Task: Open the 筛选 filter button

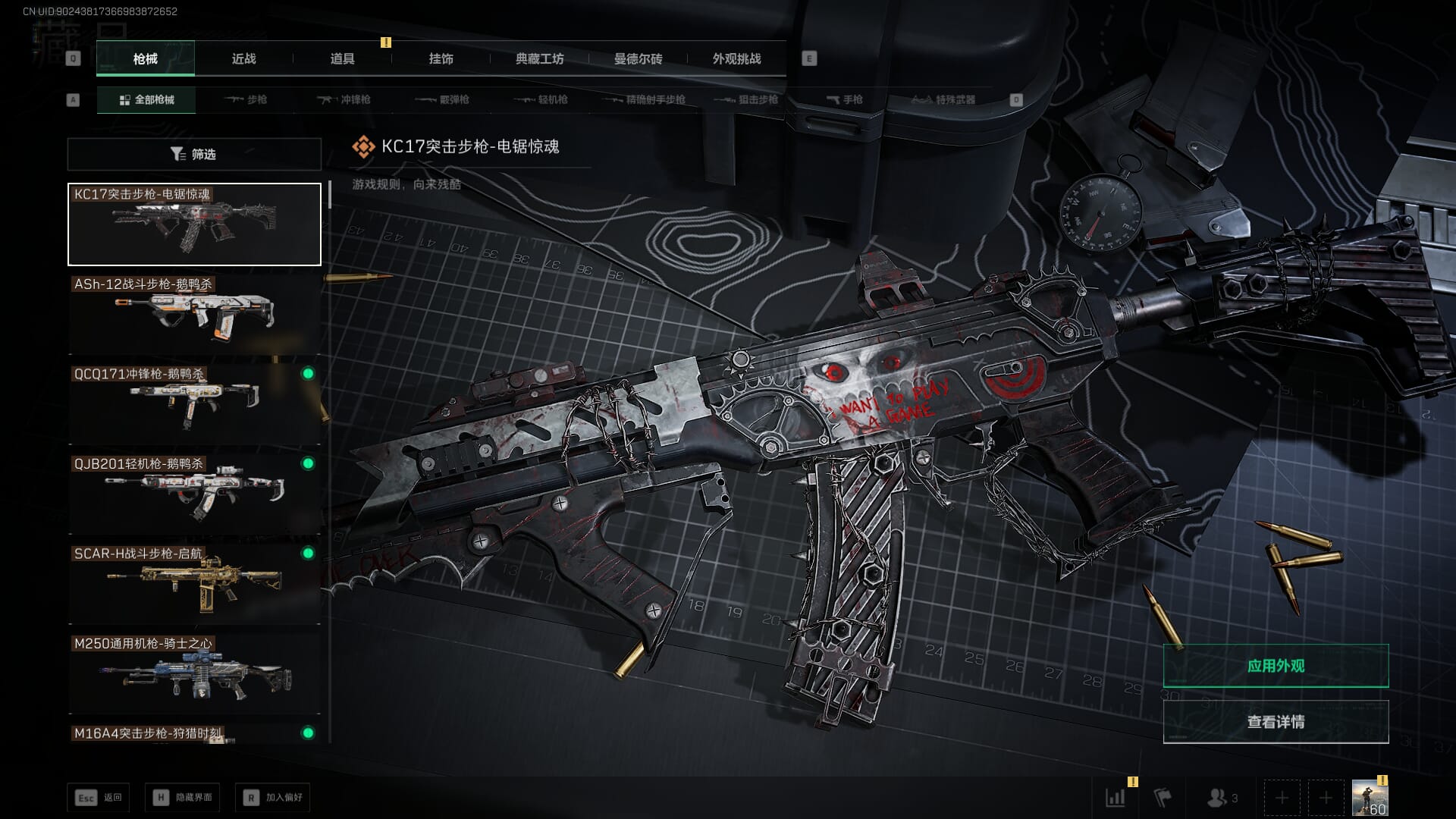Action: (194, 154)
